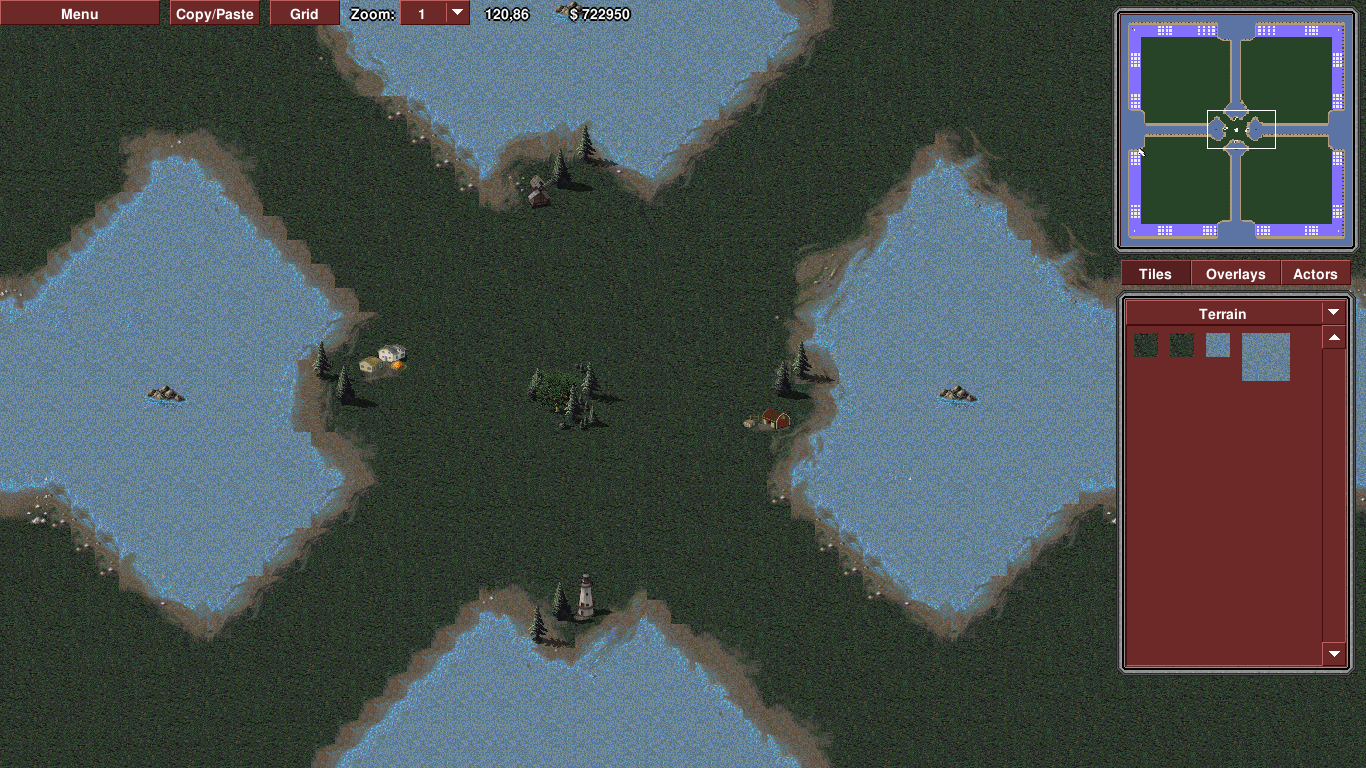Open the Menu button

point(79,14)
